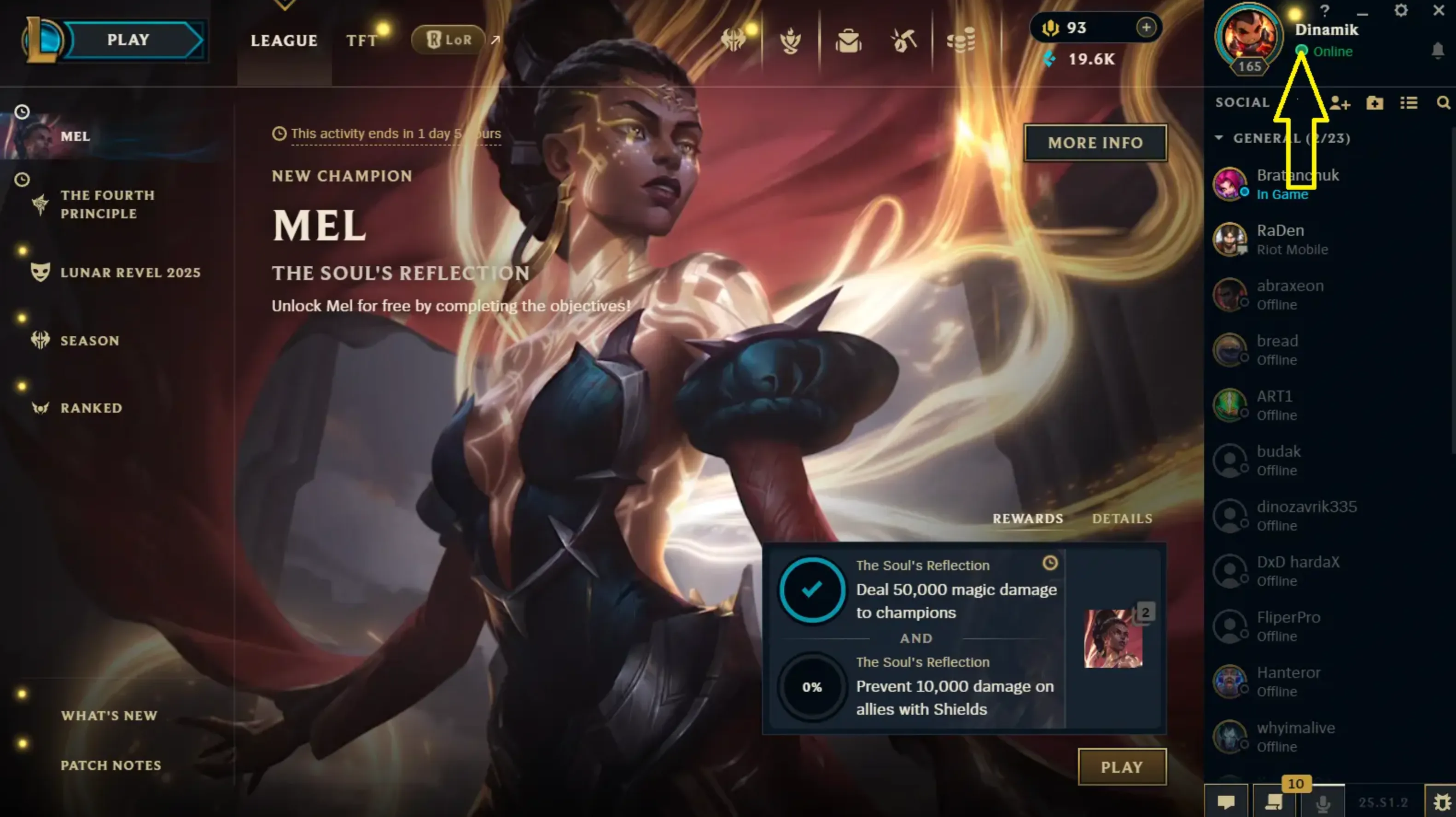Collapse the GENERAL friends group
The image size is (1456, 817).
point(1218,138)
